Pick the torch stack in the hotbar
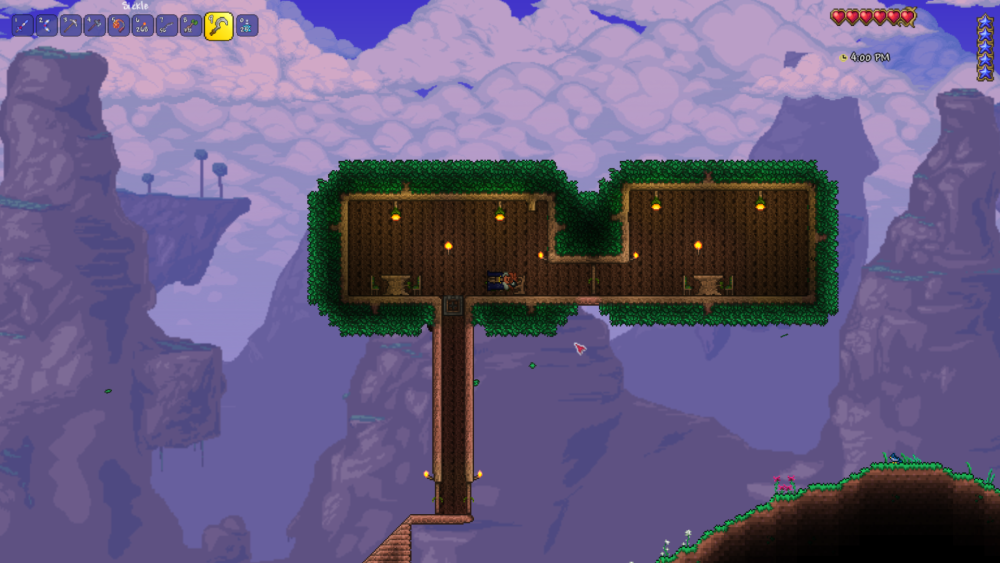Image resolution: width=1000 pixels, height=563 pixels. coord(143,25)
